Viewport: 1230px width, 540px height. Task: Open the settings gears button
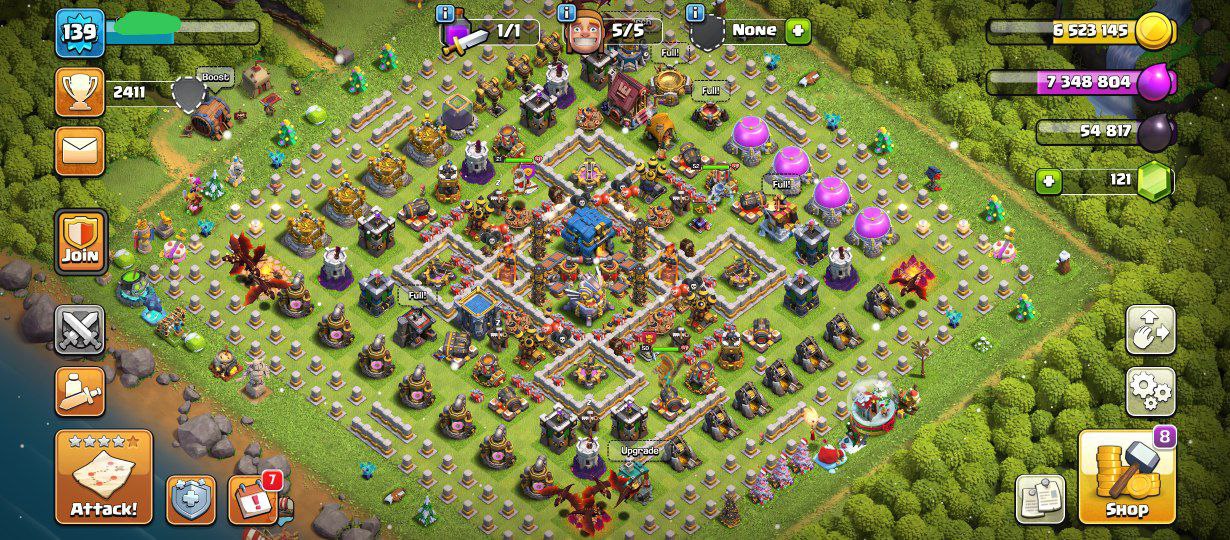tap(1150, 391)
